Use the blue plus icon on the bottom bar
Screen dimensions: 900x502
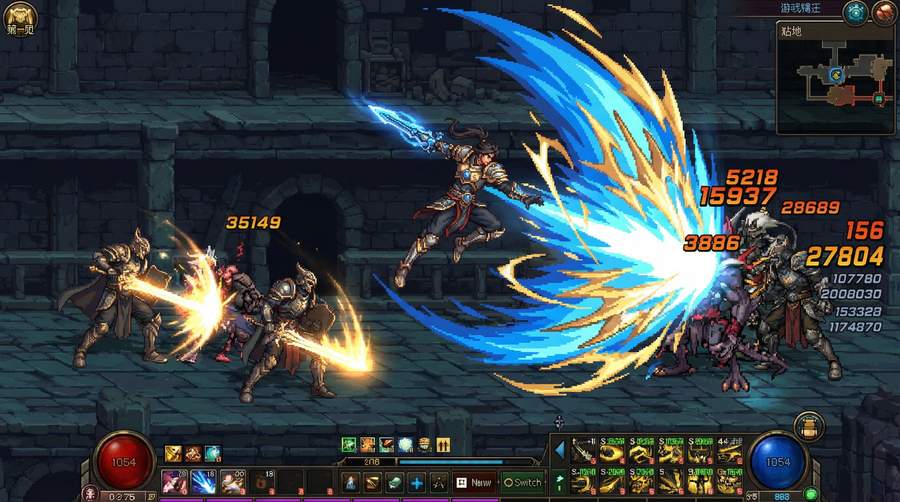(x=417, y=482)
